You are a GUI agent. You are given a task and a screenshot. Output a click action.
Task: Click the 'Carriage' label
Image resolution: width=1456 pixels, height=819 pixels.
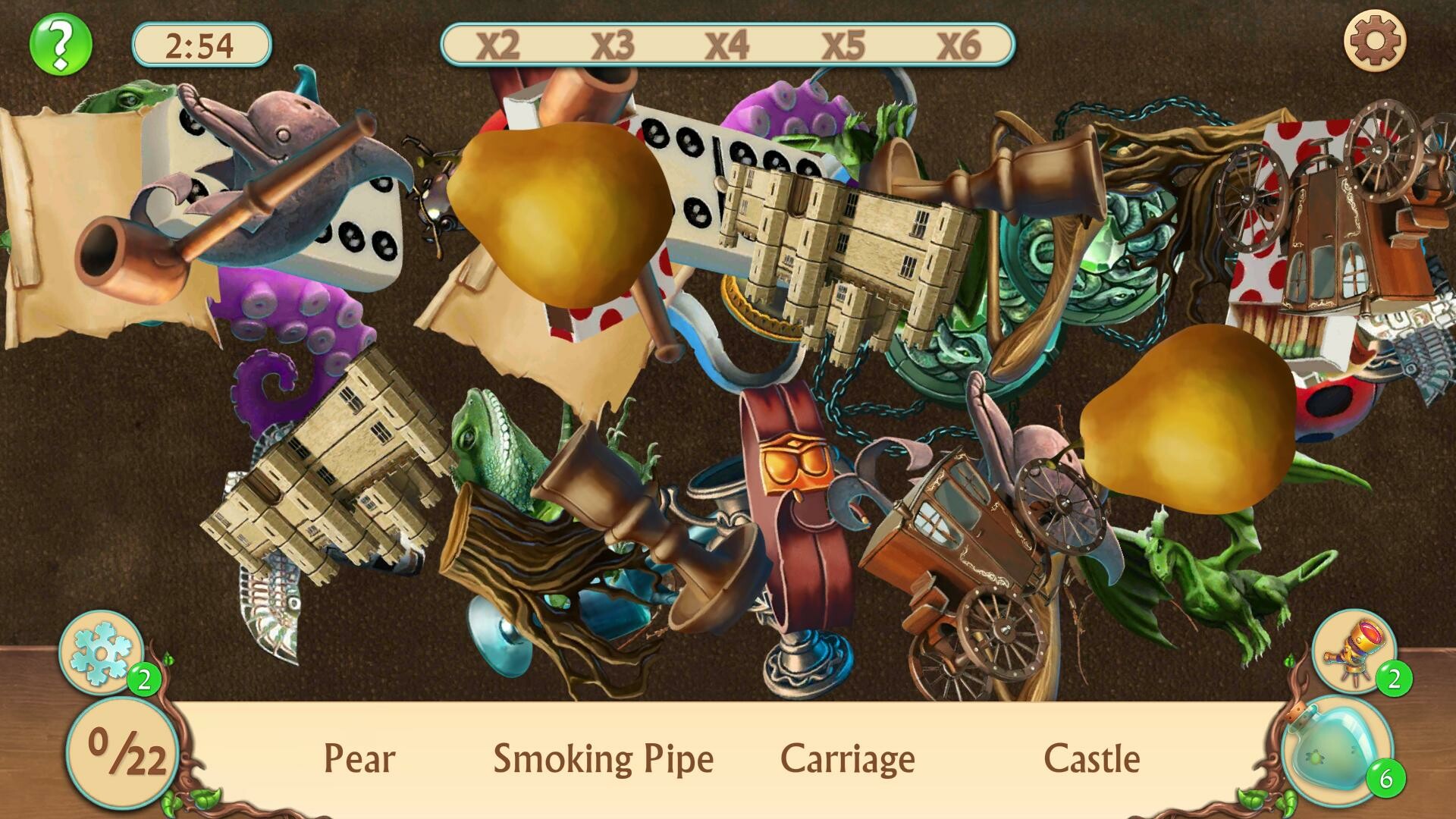click(x=848, y=758)
